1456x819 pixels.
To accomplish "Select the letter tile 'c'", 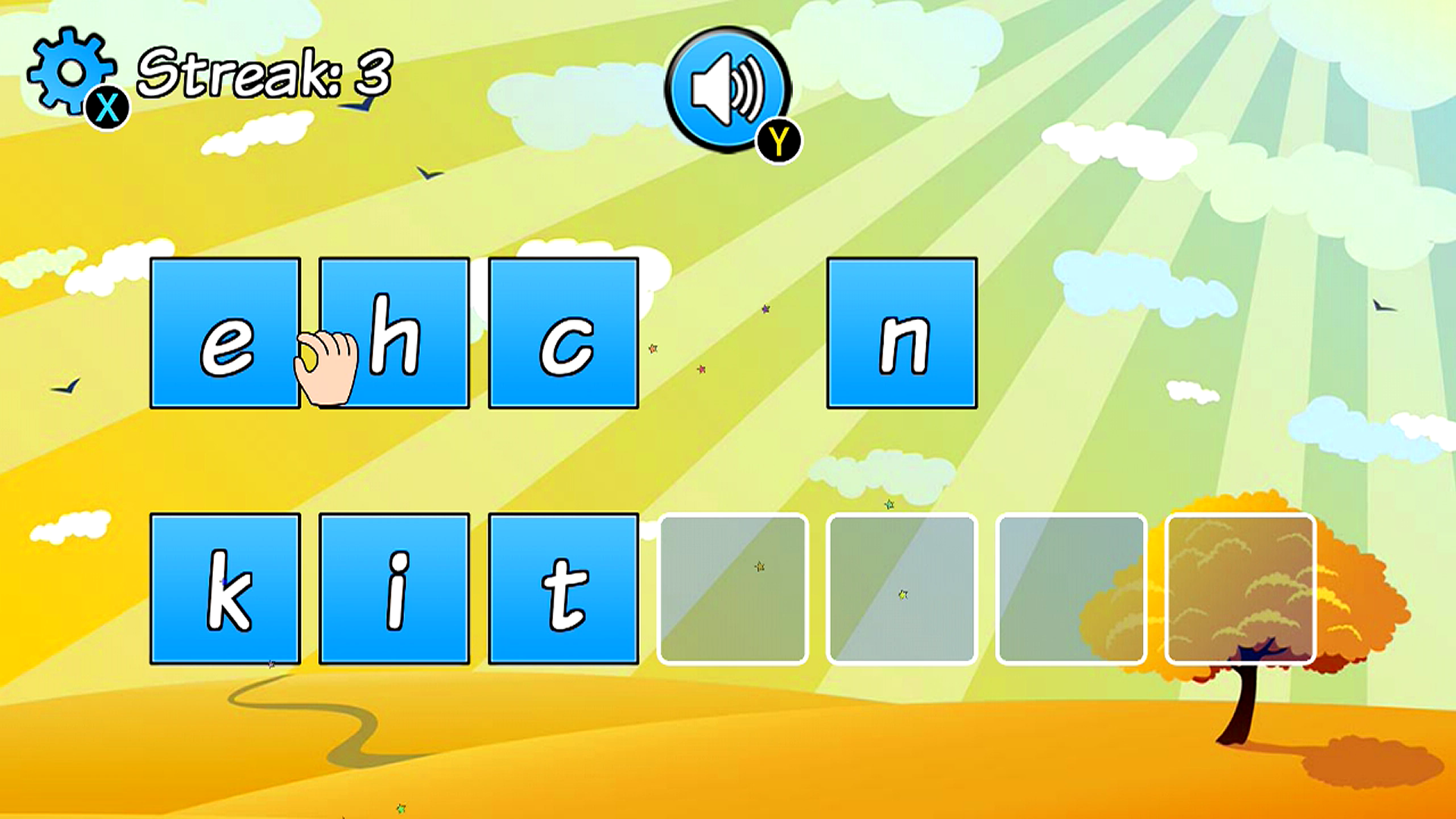I will point(565,334).
